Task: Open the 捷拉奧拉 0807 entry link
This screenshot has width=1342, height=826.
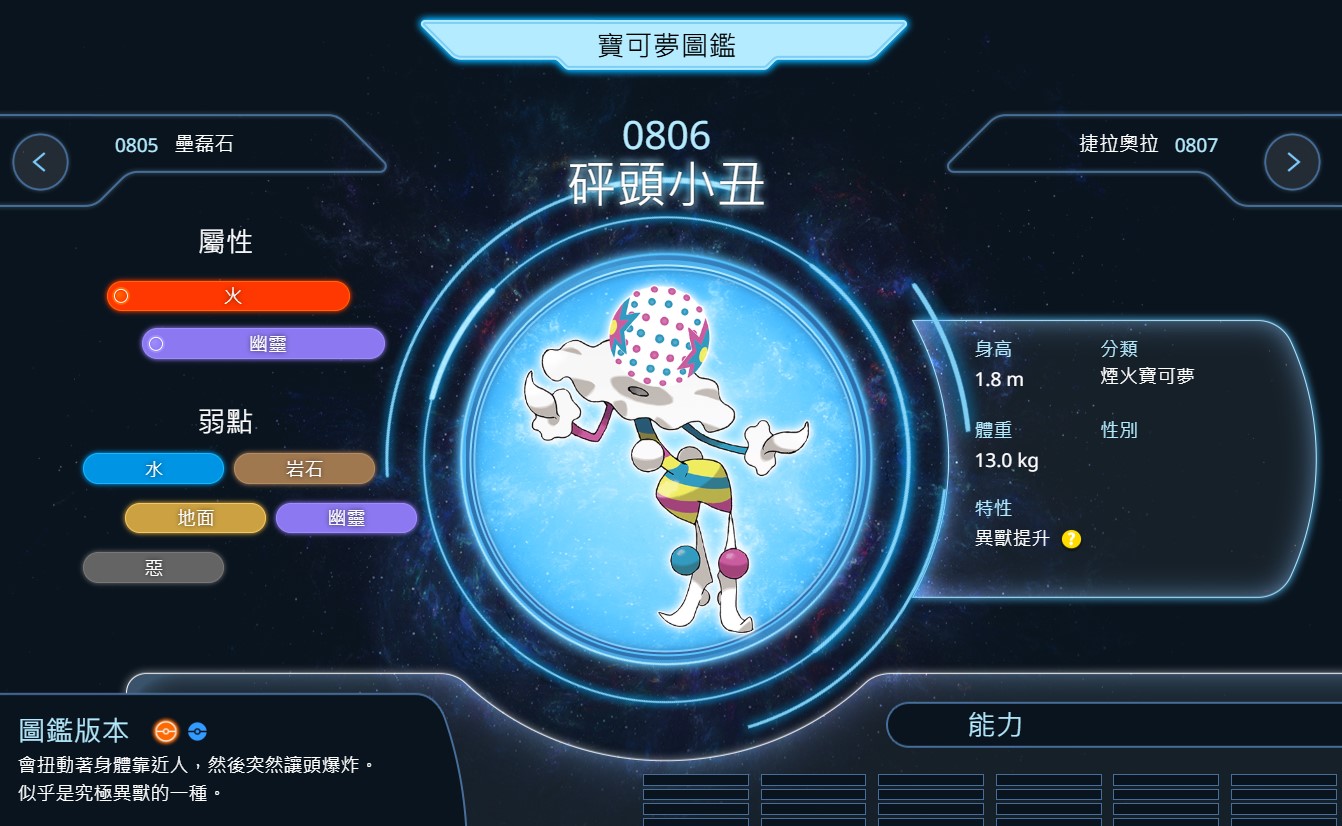Action: [x=1148, y=145]
